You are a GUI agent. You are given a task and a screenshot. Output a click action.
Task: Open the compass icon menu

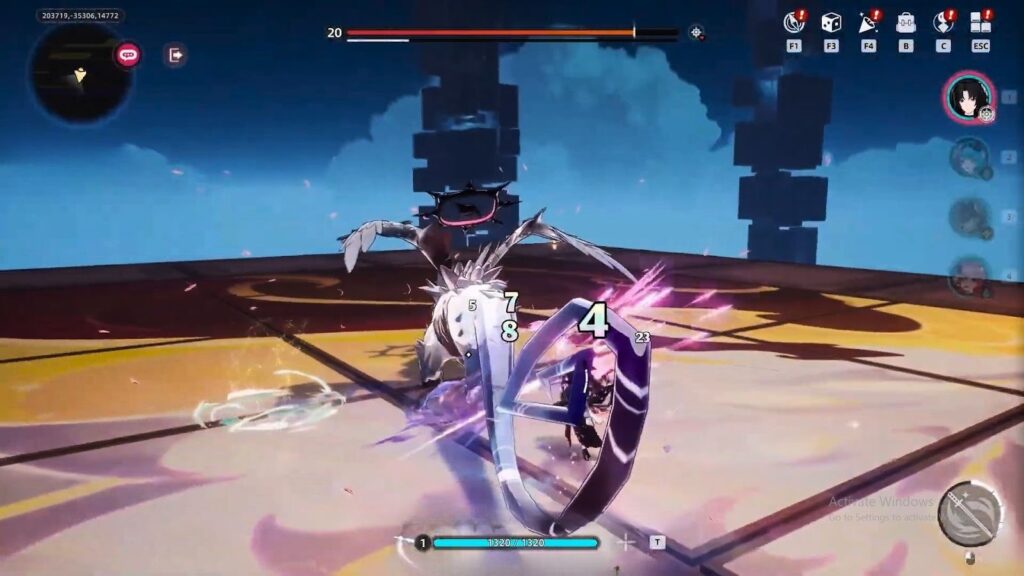pyautogui.click(x=794, y=23)
